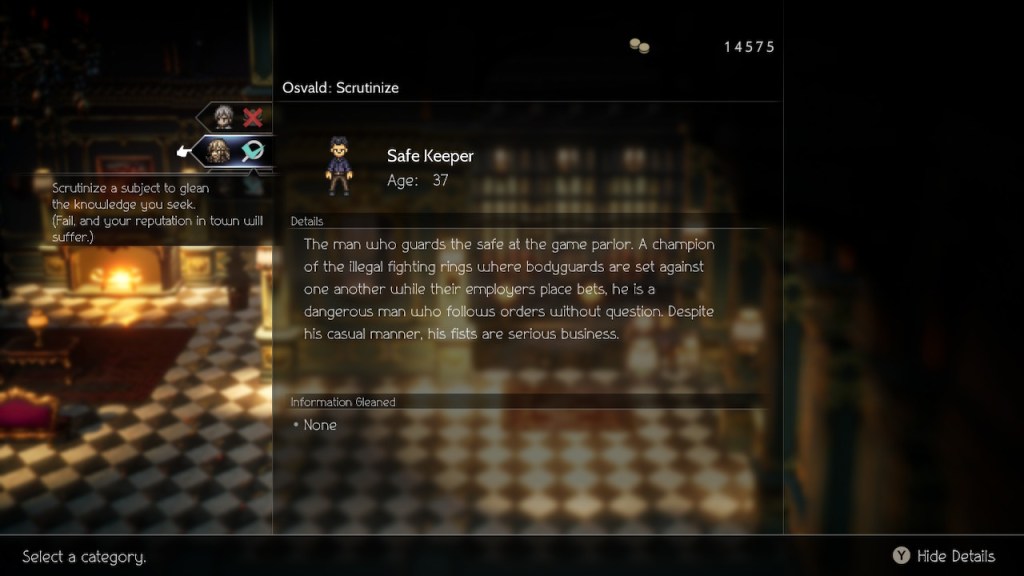This screenshot has height=576, width=1024.
Task: Hide Details of the Safe Keeper
Action: (943, 556)
